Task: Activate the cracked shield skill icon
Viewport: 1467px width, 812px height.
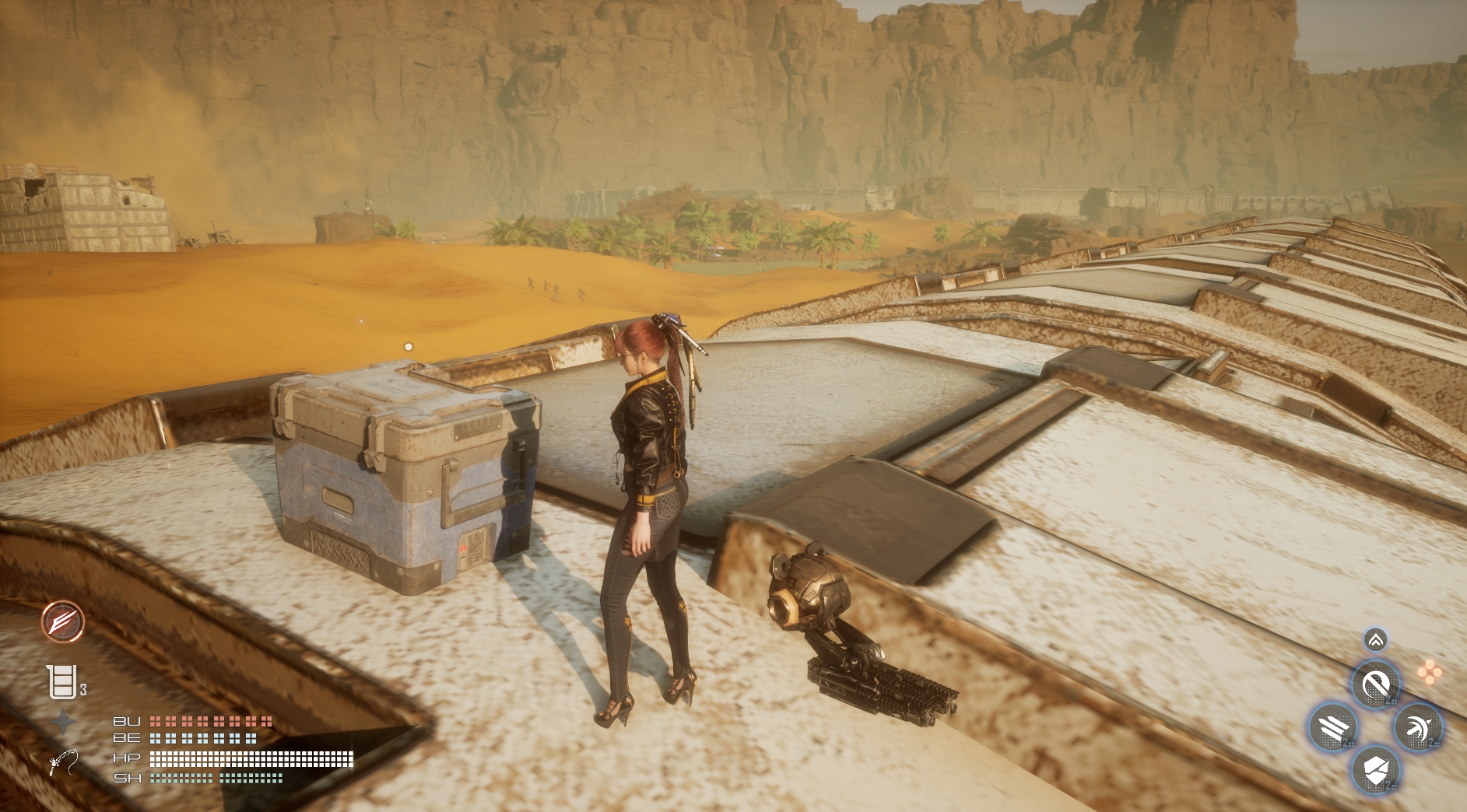Action: pyautogui.click(x=1375, y=770)
